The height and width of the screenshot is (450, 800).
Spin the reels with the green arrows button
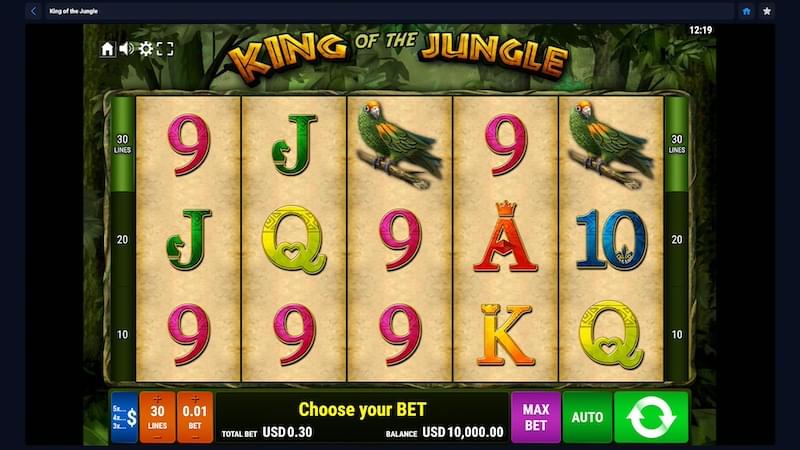click(x=651, y=417)
